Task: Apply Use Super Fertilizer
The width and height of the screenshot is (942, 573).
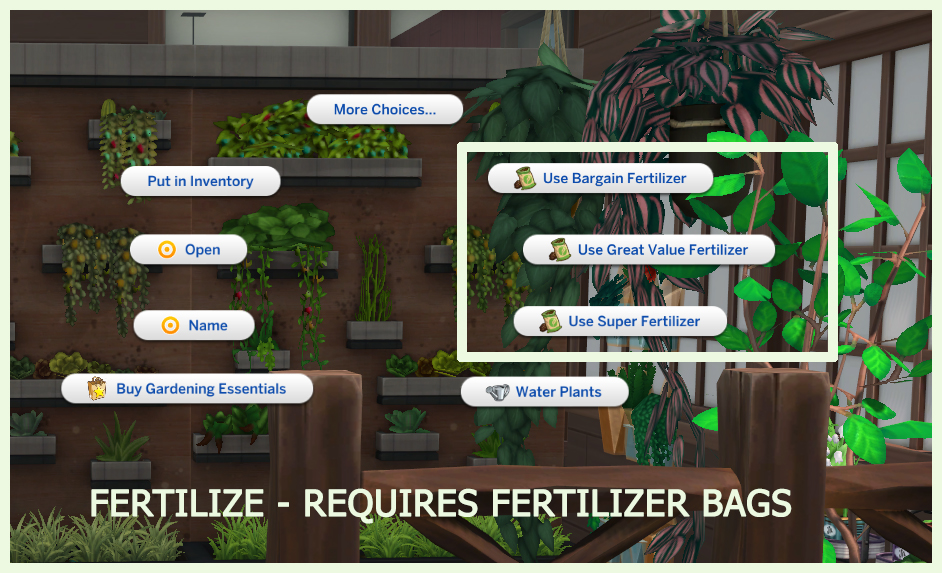Action: point(620,321)
